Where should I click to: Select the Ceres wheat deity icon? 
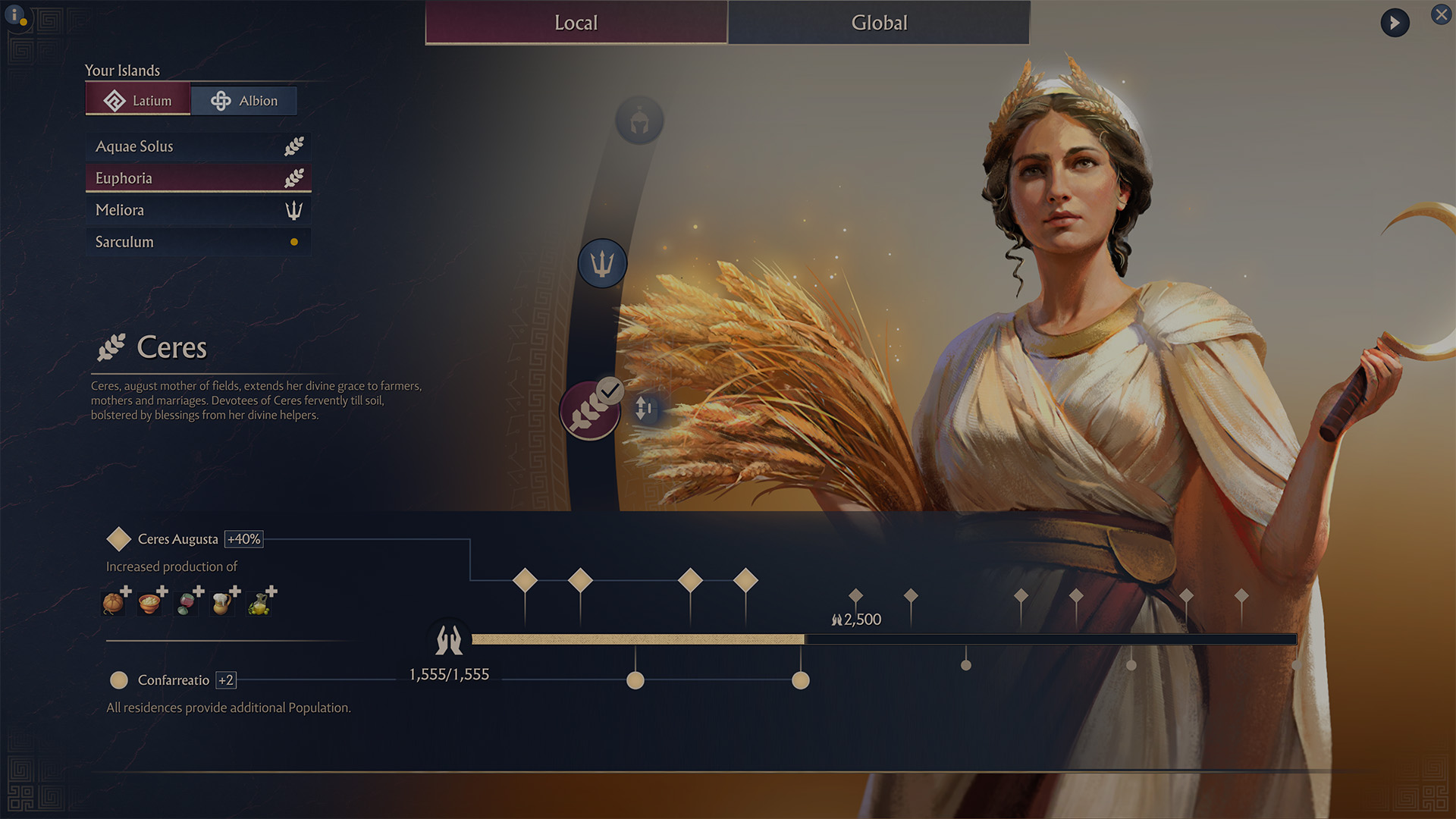[589, 411]
